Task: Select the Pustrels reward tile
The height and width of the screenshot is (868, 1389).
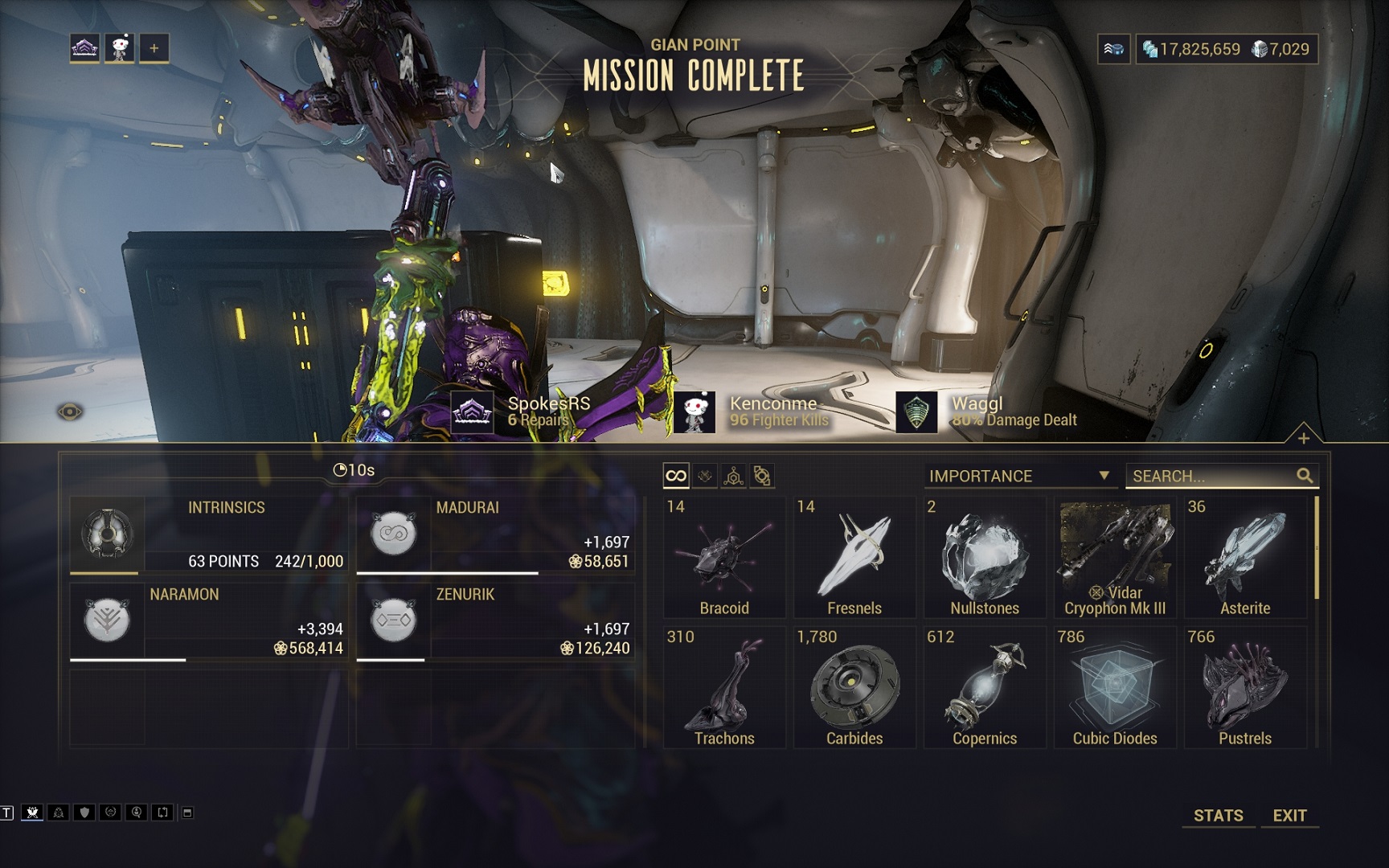Action: pos(1245,687)
